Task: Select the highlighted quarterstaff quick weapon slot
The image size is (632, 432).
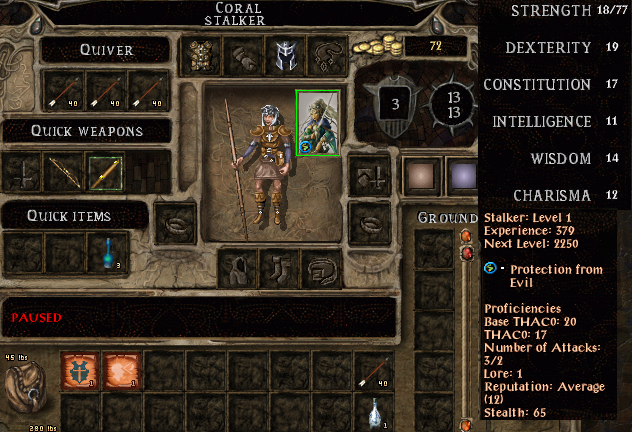Action: [x=104, y=173]
